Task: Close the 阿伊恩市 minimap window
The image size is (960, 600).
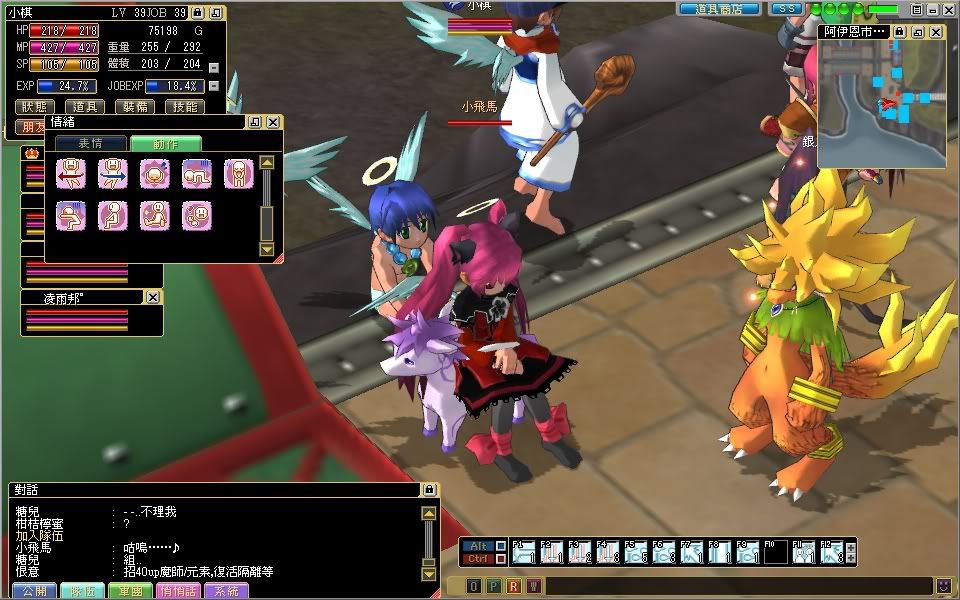Action: [936, 32]
